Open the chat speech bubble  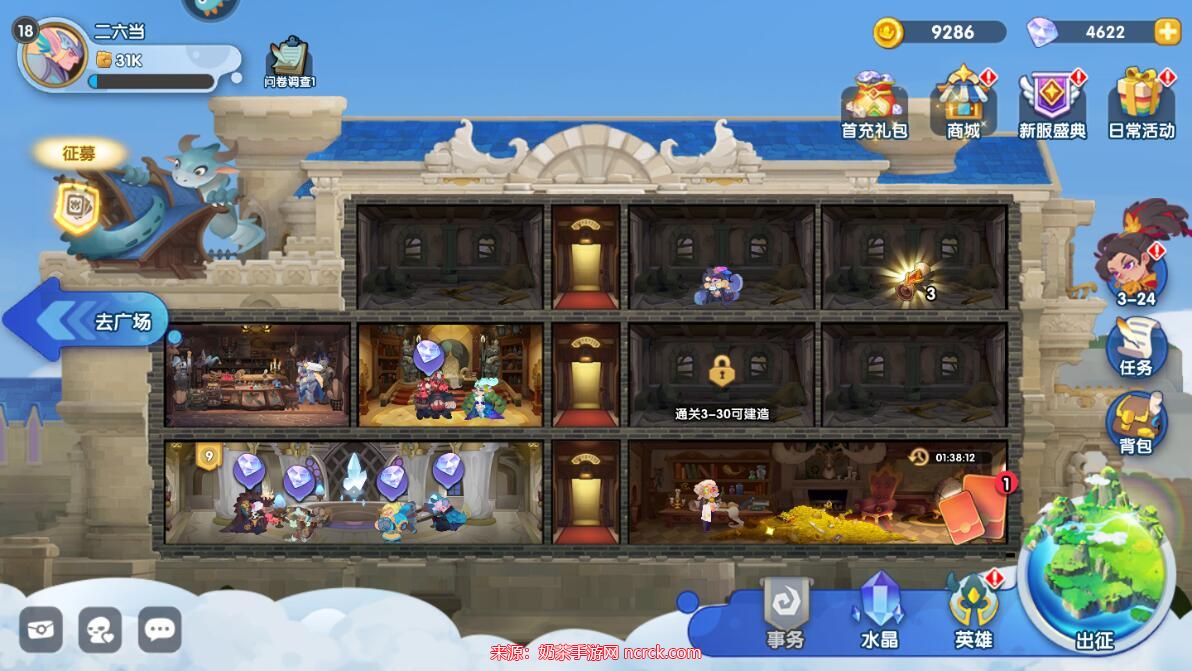click(160, 630)
